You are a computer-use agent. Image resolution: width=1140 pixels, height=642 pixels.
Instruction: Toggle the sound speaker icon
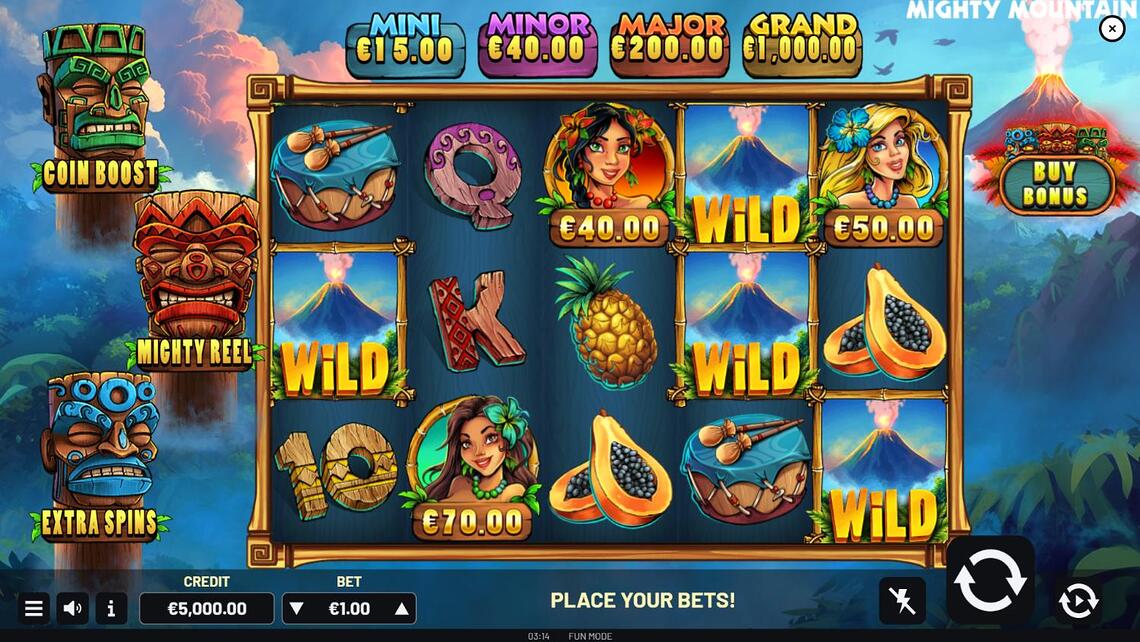pos(72,608)
